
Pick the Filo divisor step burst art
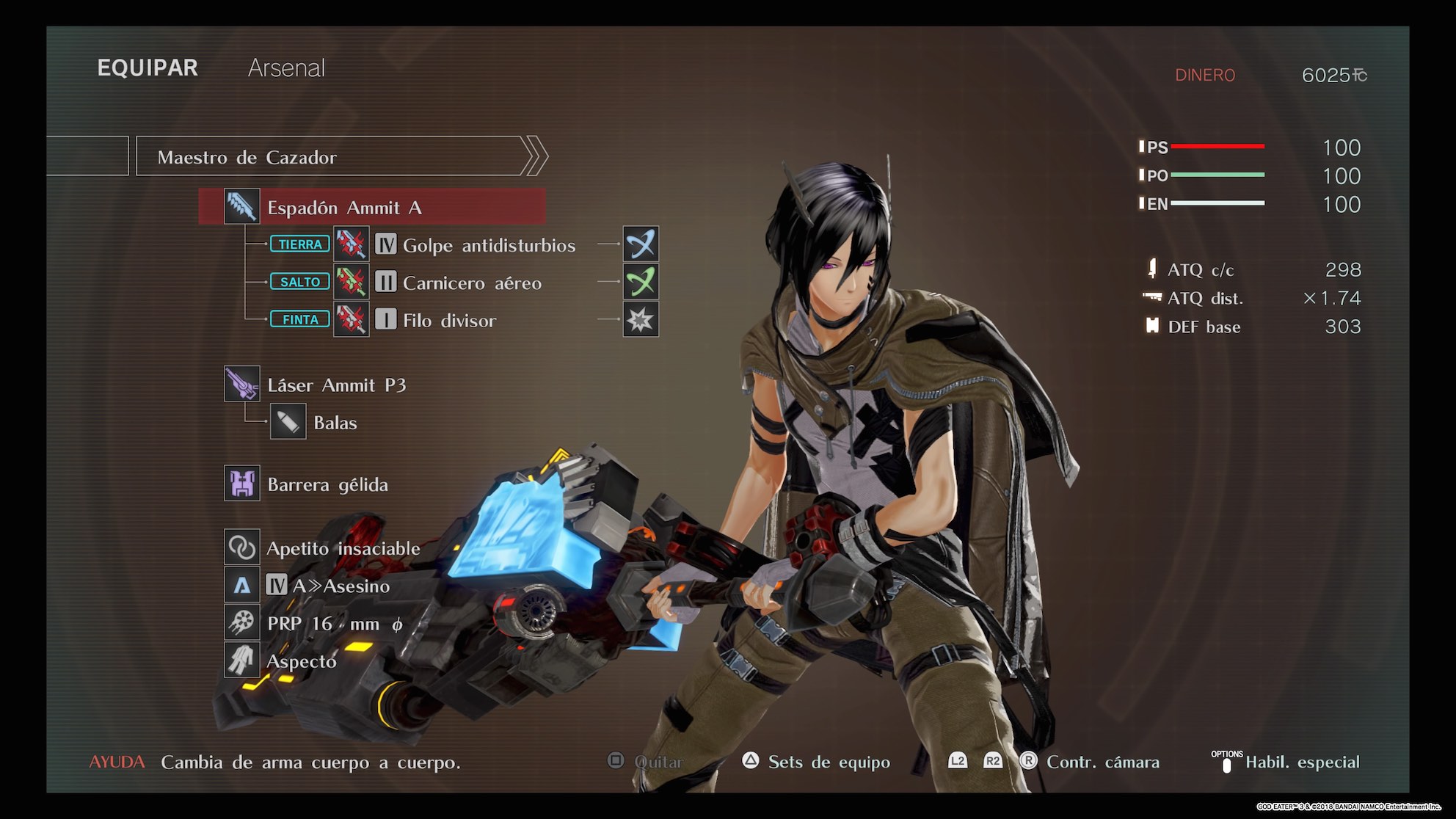pyautogui.click(x=448, y=320)
